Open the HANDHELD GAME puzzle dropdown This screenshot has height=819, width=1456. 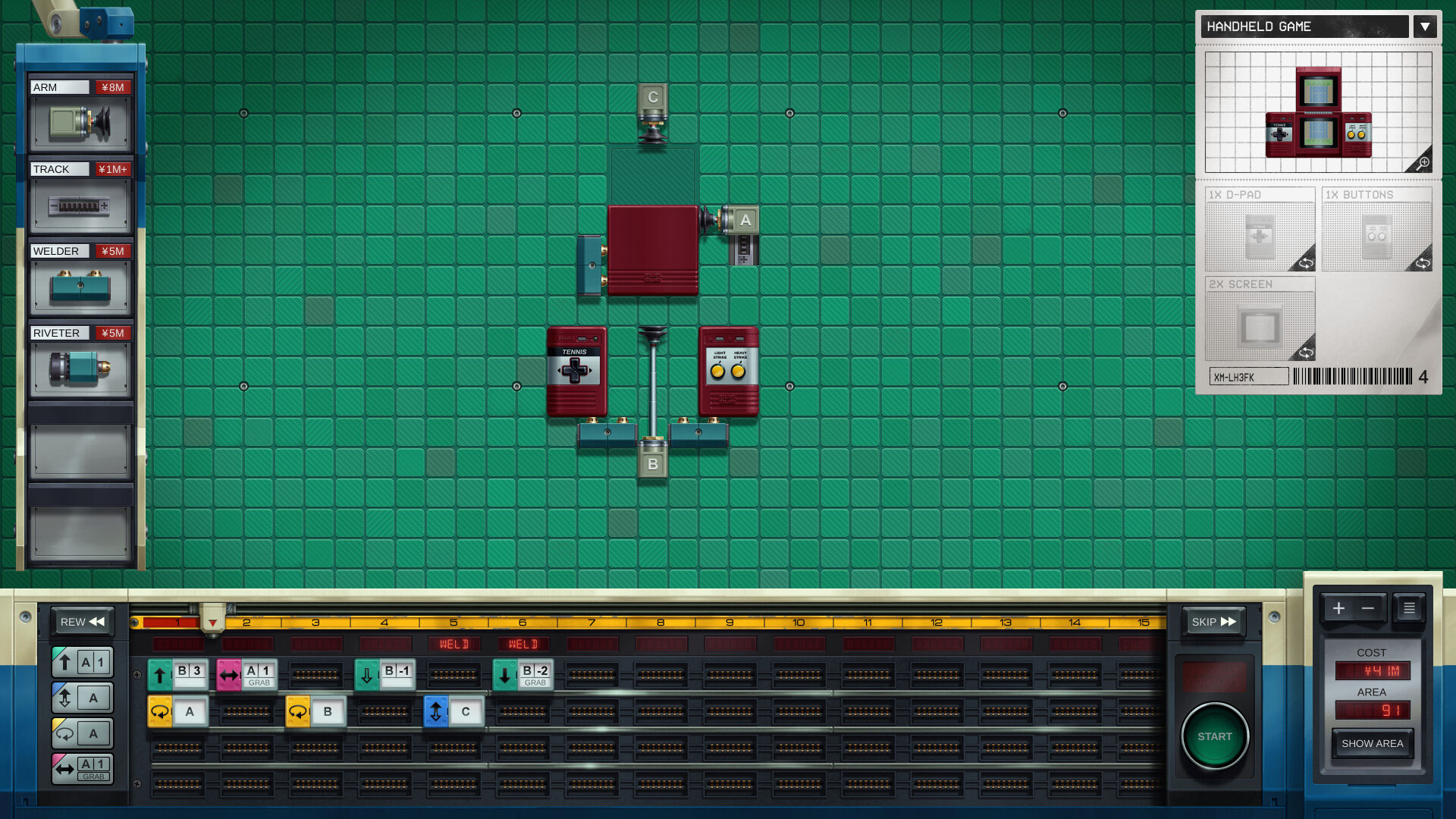click(x=1425, y=27)
